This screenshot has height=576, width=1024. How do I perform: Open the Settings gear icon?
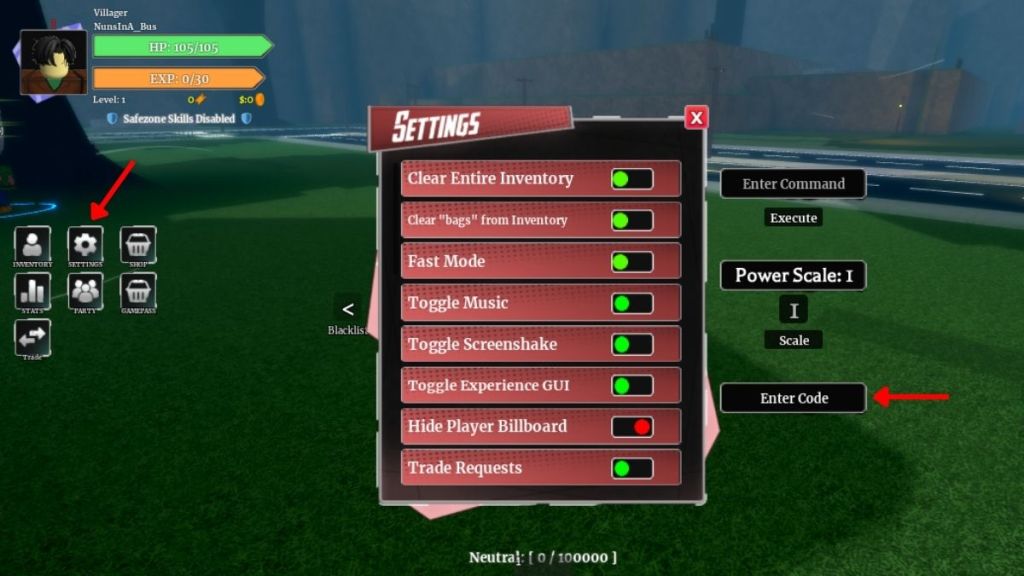point(85,244)
